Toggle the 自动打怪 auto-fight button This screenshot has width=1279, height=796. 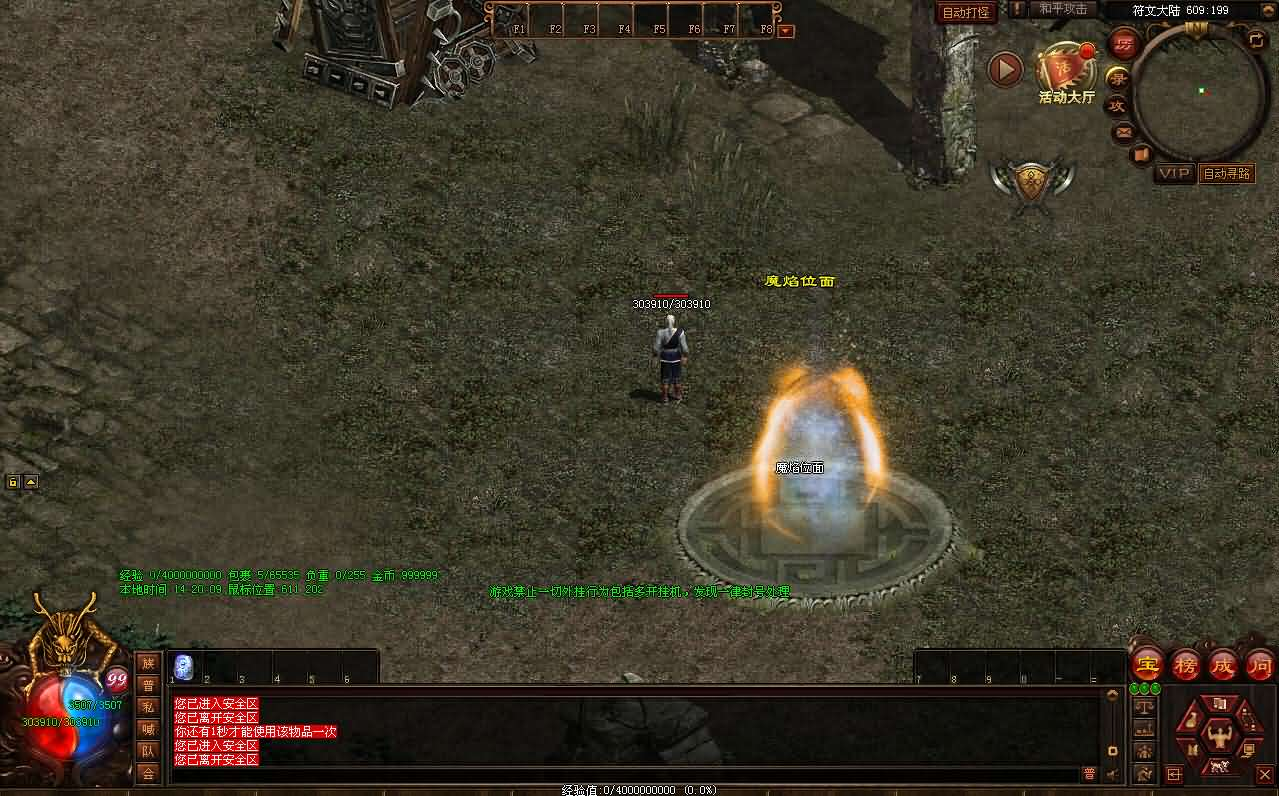(966, 13)
